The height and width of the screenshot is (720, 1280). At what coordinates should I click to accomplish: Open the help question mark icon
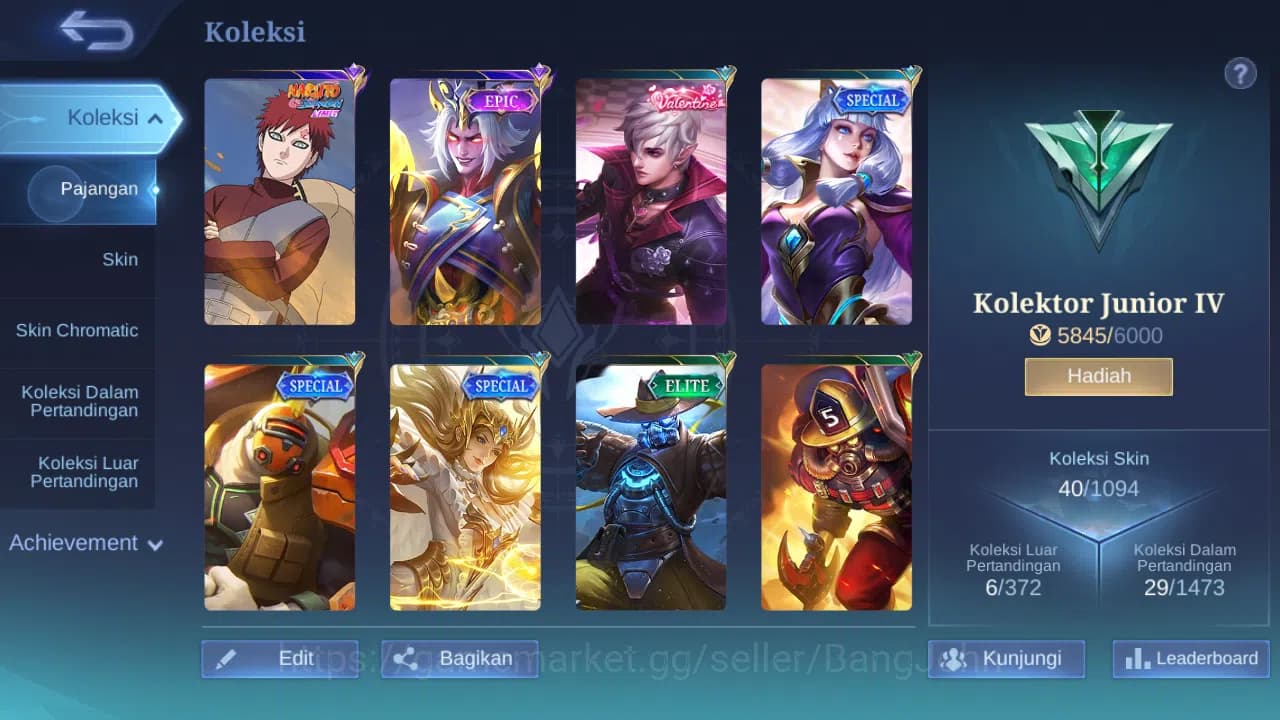[x=1240, y=73]
